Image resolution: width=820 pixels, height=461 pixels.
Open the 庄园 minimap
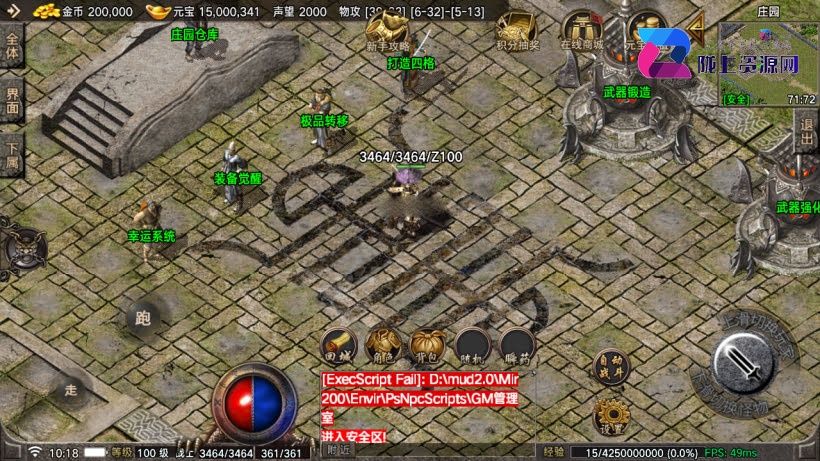coord(768,60)
